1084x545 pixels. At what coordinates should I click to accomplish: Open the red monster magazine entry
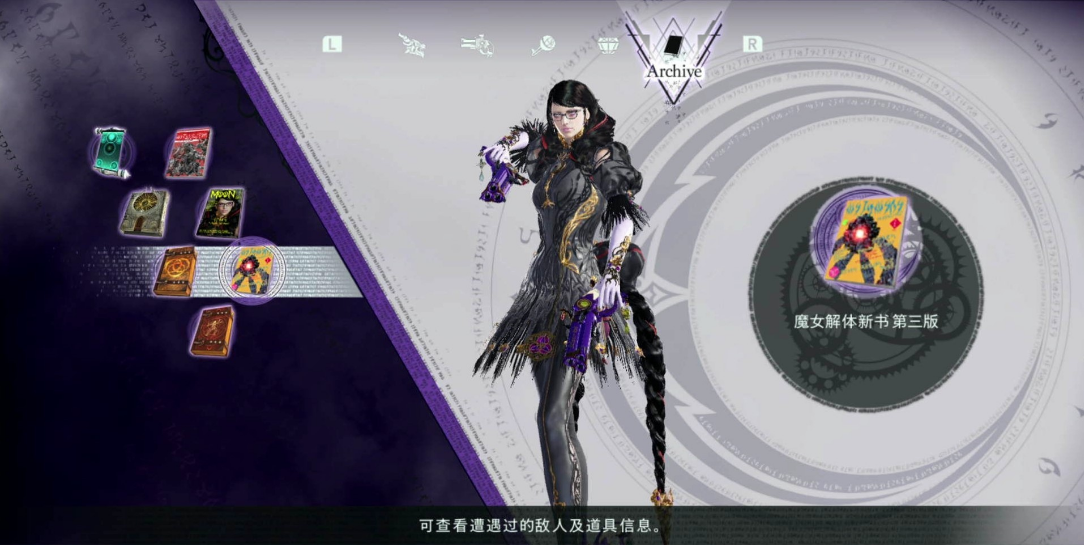188,153
